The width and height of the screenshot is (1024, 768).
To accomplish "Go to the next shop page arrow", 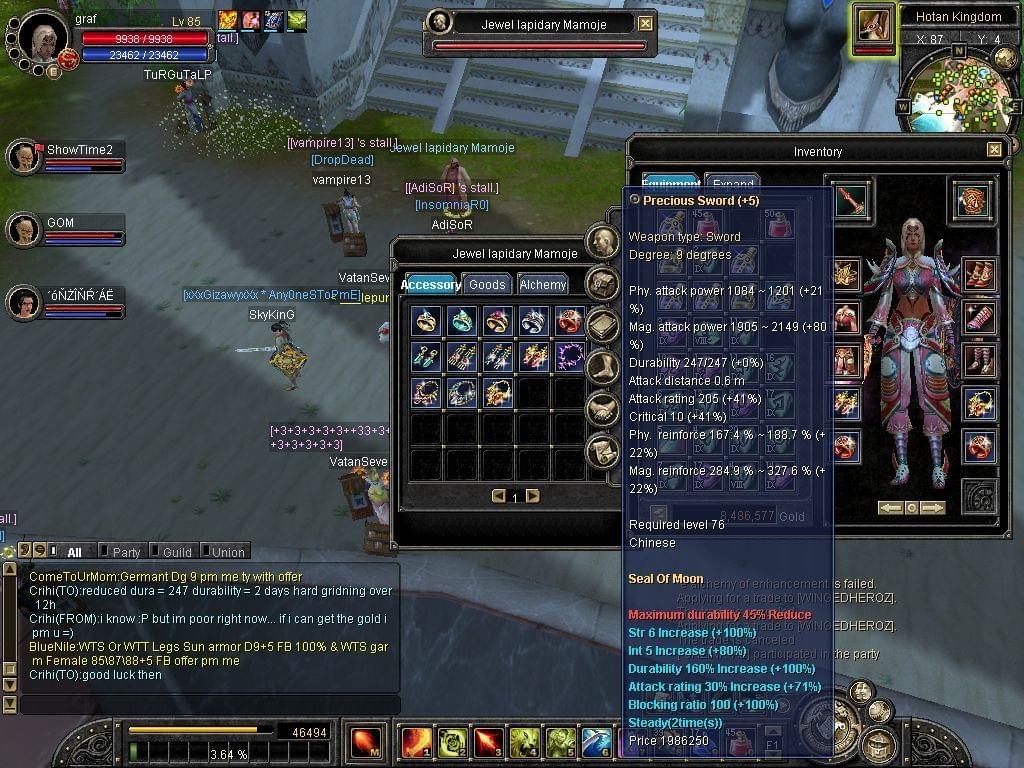I will coord(532,496).
